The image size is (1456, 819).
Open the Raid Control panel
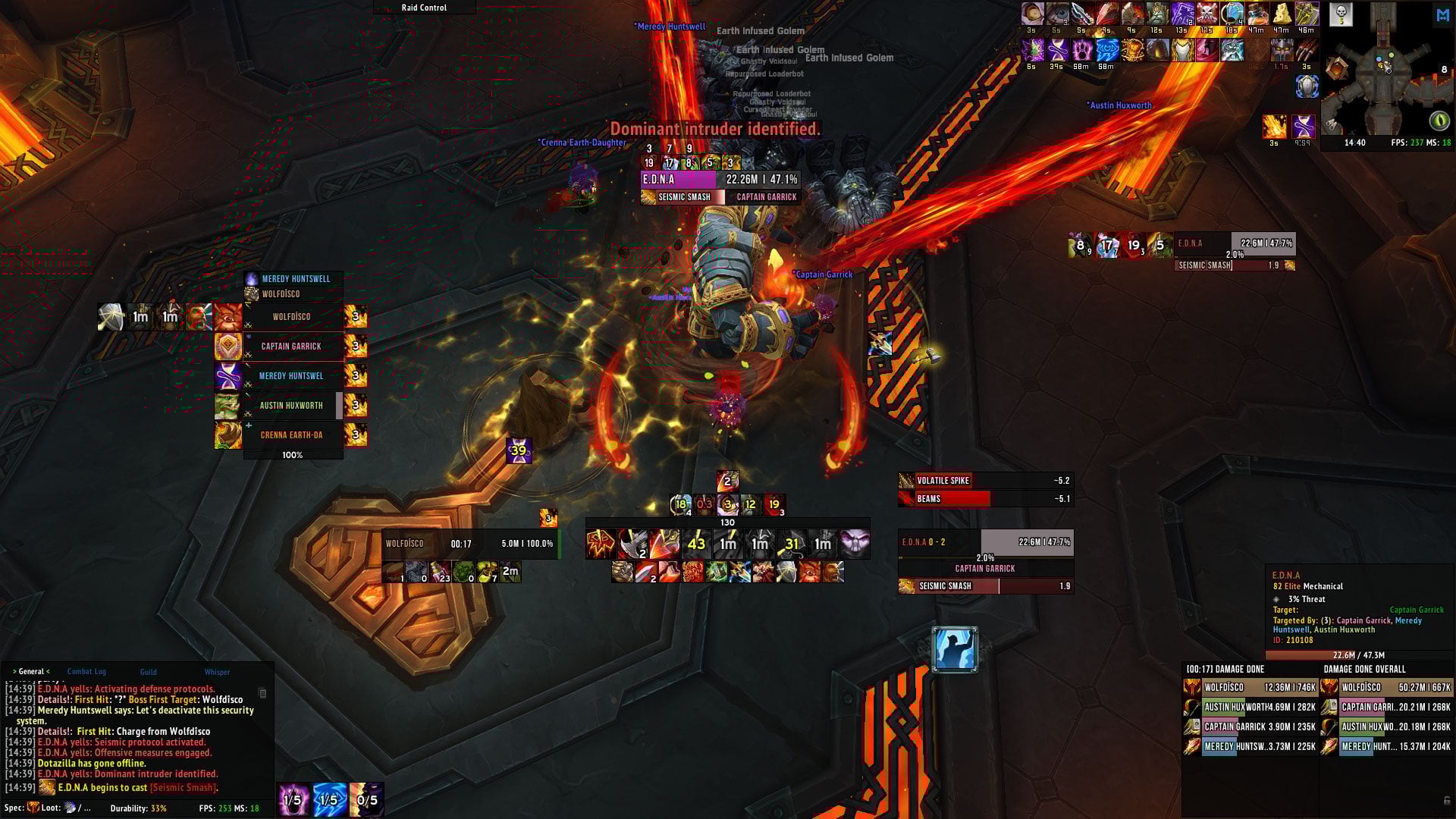click(x=424, y=8)
